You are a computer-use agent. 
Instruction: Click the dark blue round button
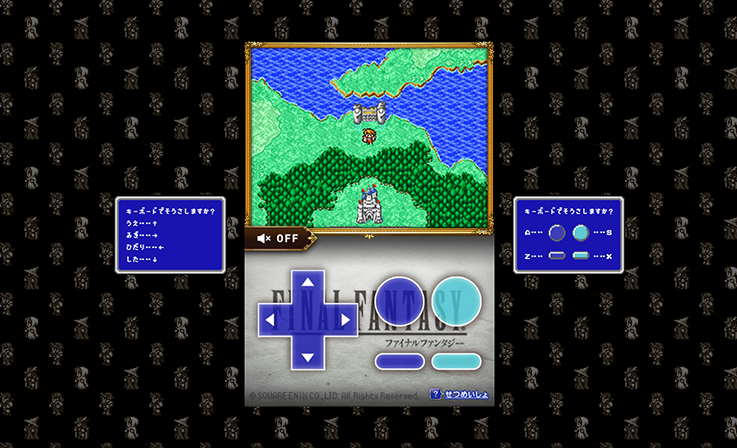[x=400, y=300]
